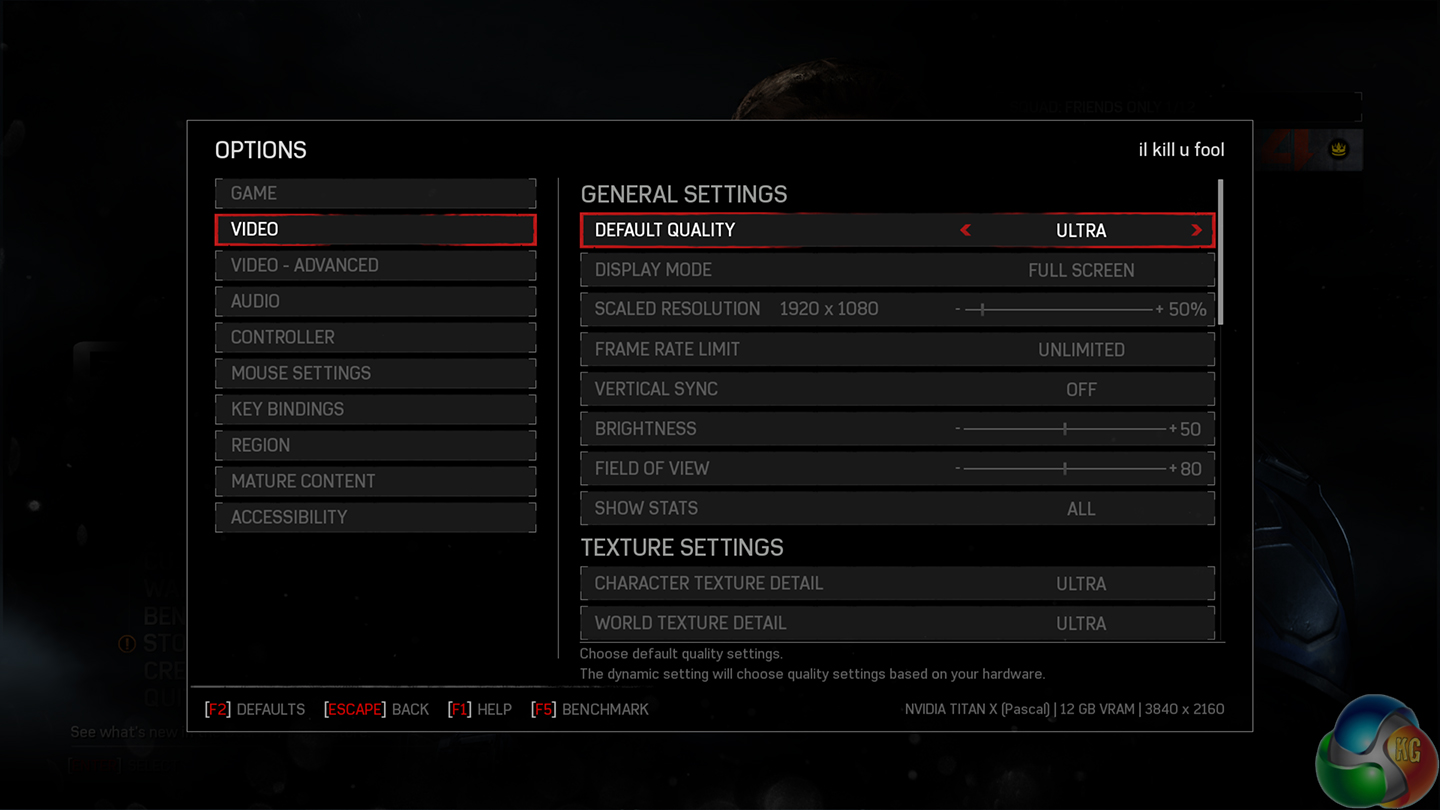
Task: Switch to Video - Advanced settings
Action: coord(375,265)
